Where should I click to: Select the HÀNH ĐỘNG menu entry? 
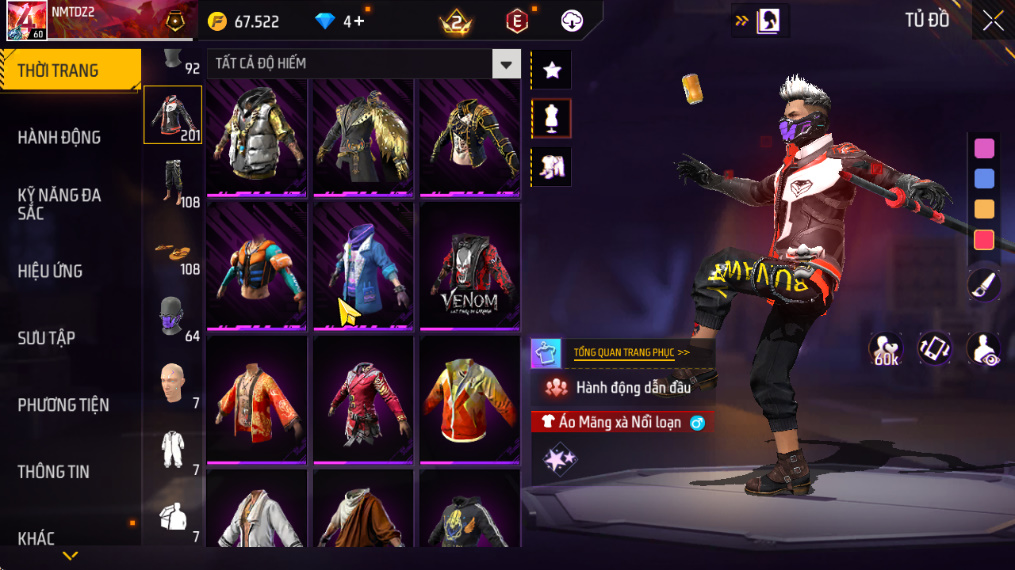[60, 137]
